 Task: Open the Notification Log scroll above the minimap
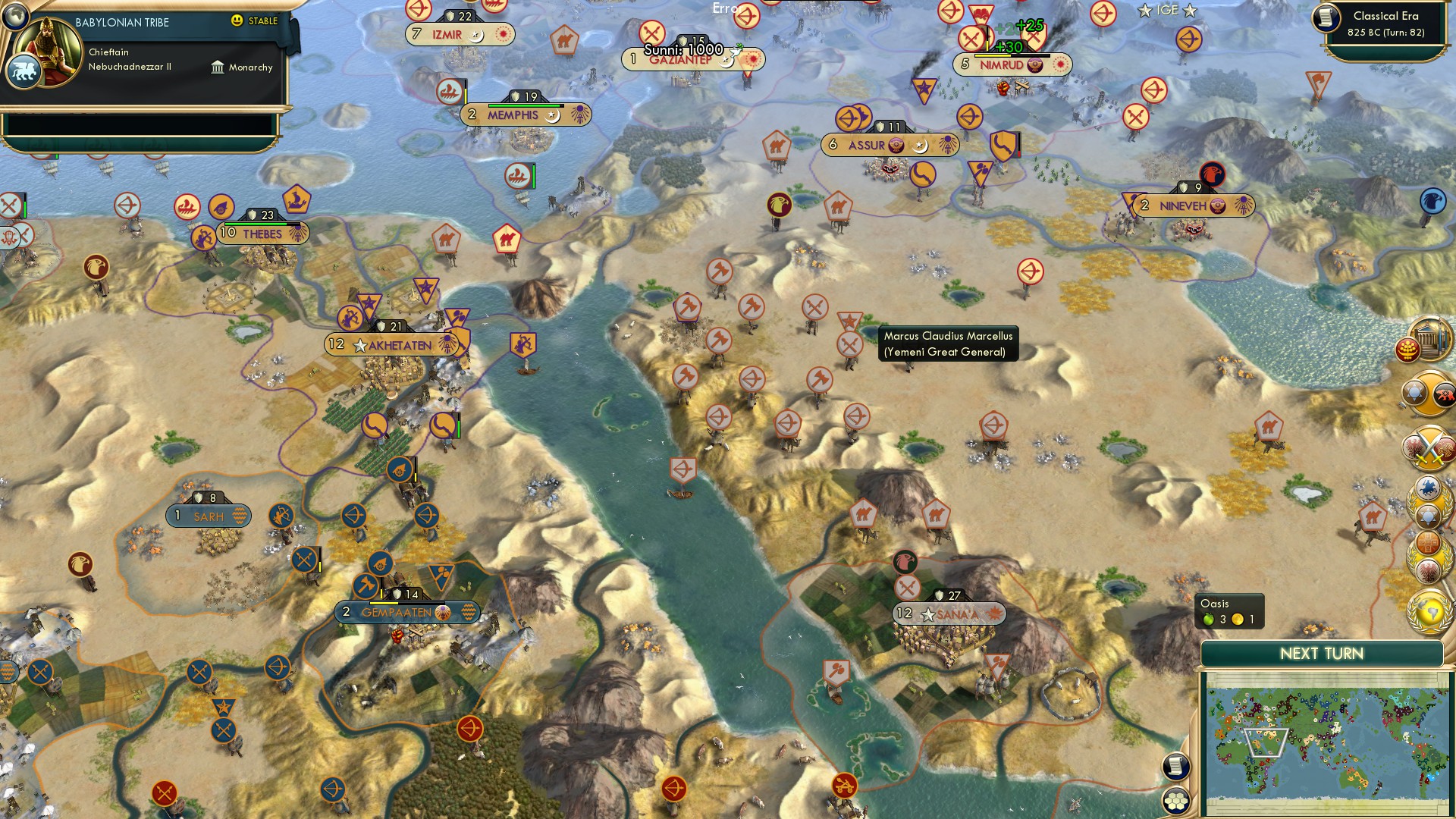(1176, 765)
